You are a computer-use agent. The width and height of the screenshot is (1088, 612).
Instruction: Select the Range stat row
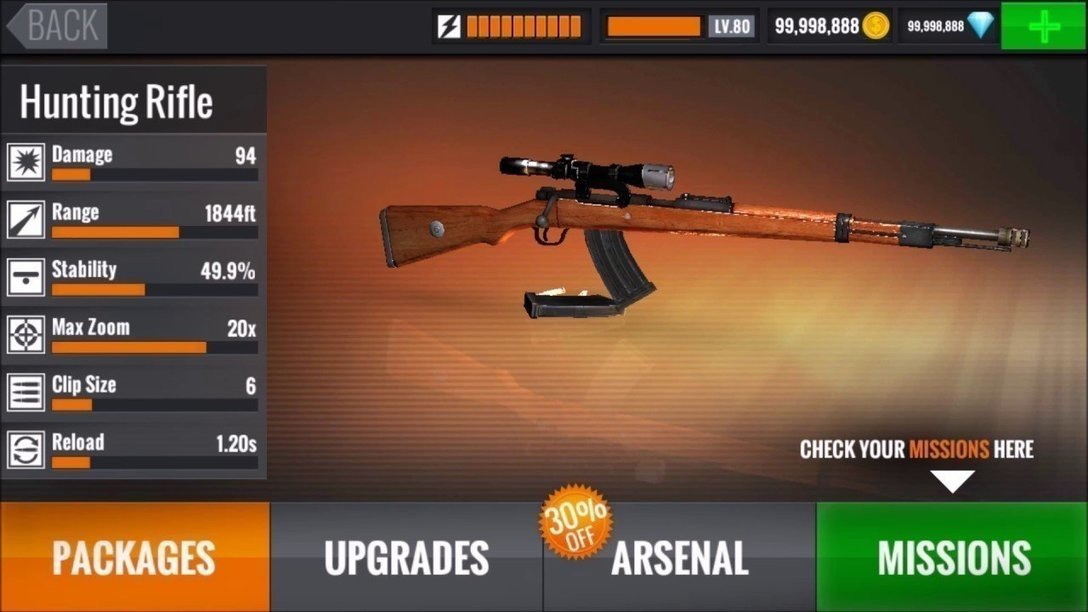click(x=133, y=220)
